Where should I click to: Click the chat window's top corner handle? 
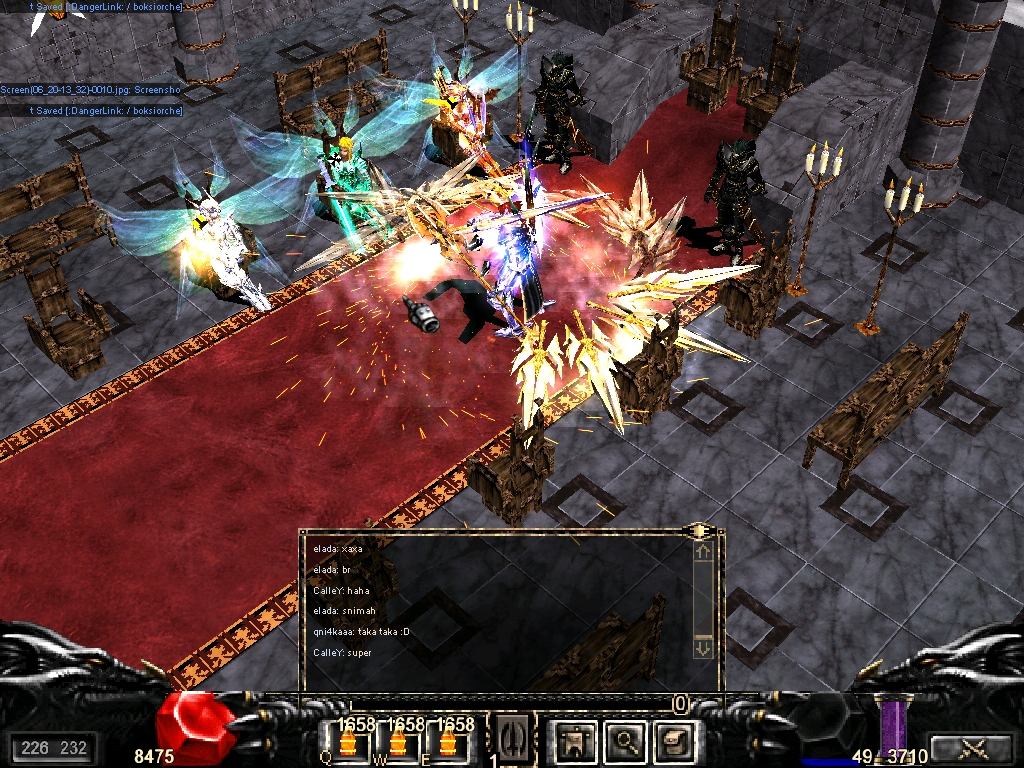(x=699, y=530)
